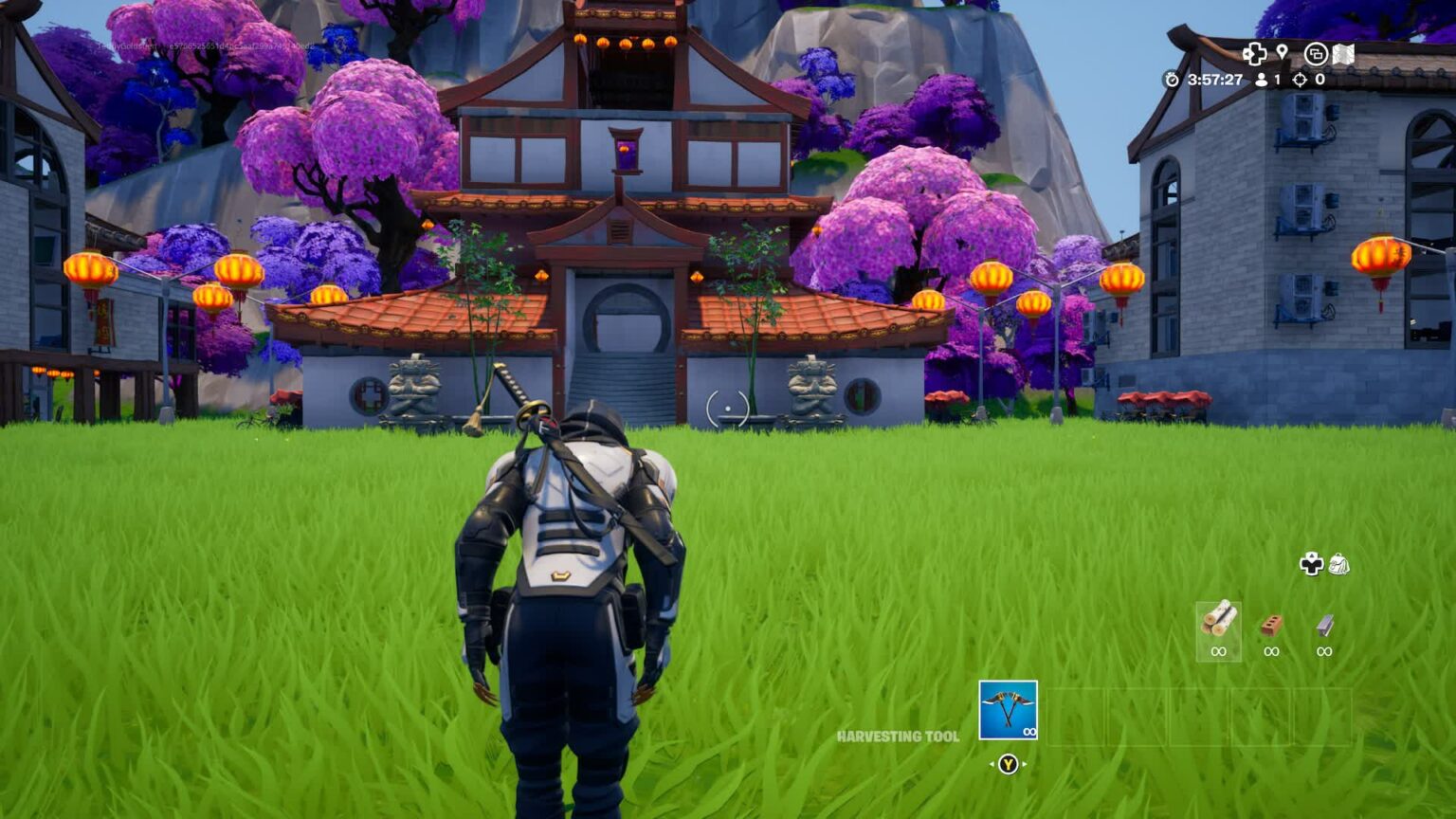Click the location marker icon near the timer

(x=1283, y=52)
